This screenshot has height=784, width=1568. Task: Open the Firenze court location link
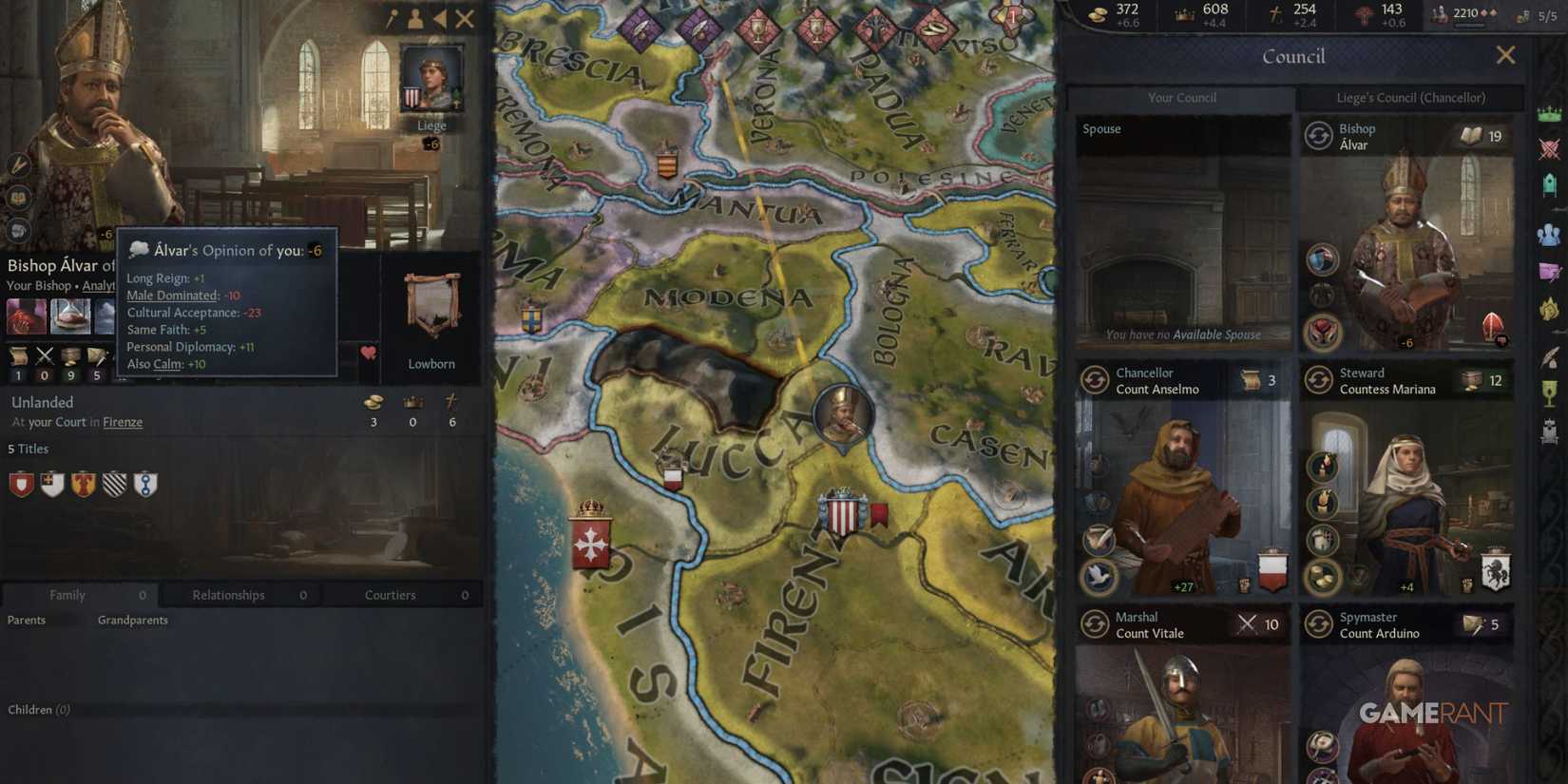(123, 422)
